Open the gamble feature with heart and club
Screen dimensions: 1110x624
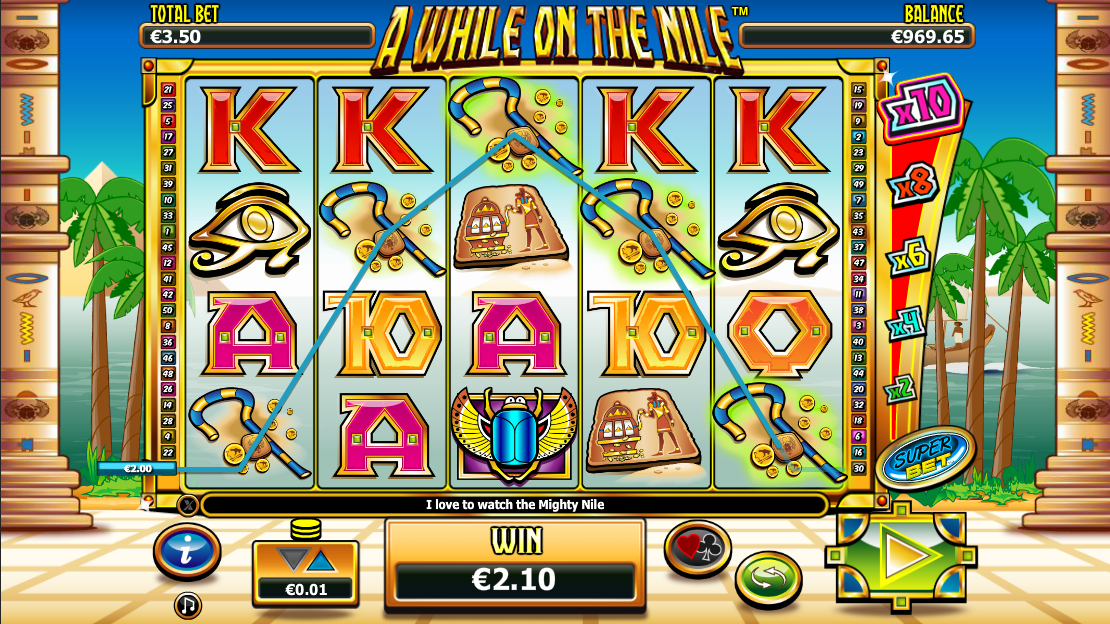pyautogui.click(x=698, y=548)
